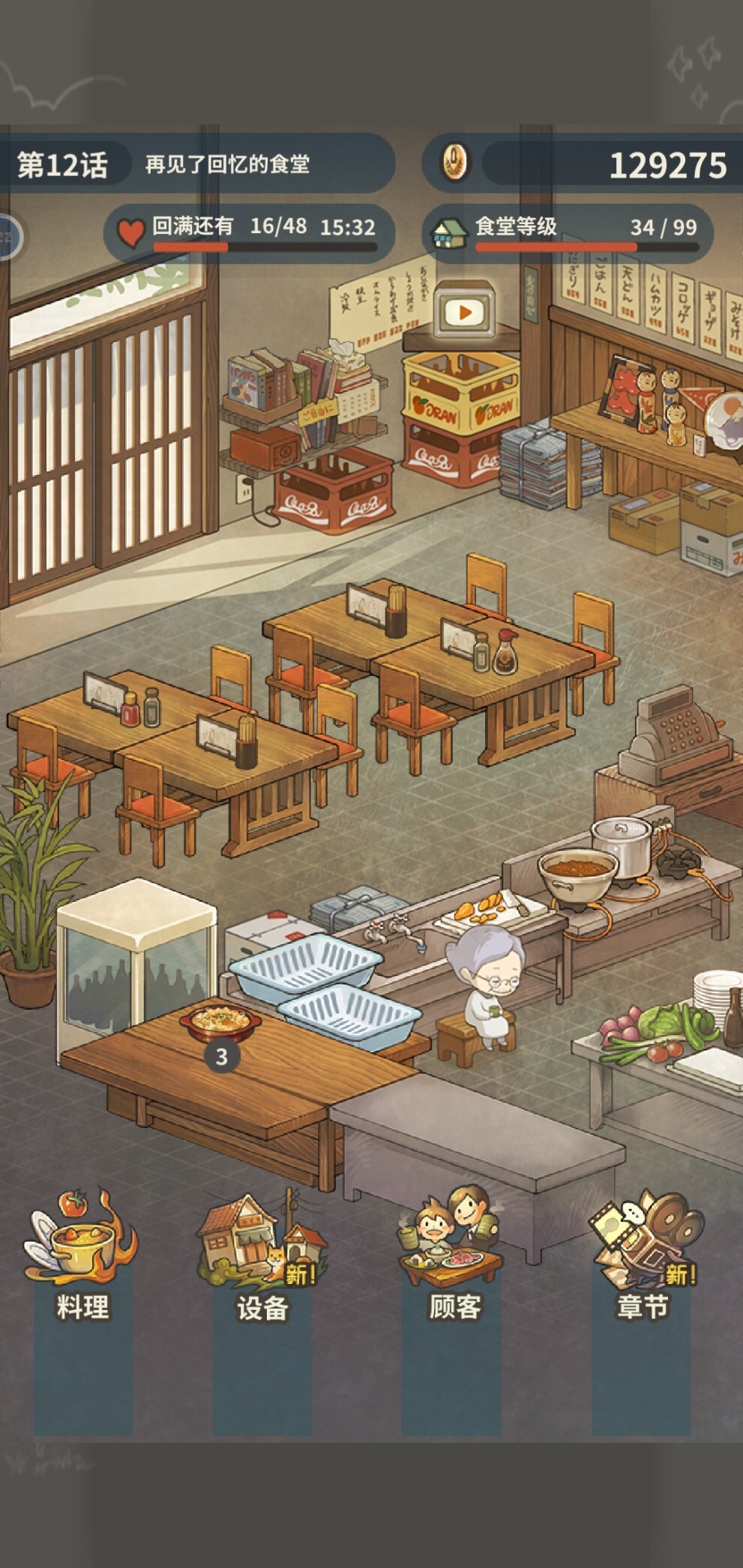Tap the heart stamina recovery panel
The height and width of the screenshot is (1568, 743).
[x=251, y=232]
